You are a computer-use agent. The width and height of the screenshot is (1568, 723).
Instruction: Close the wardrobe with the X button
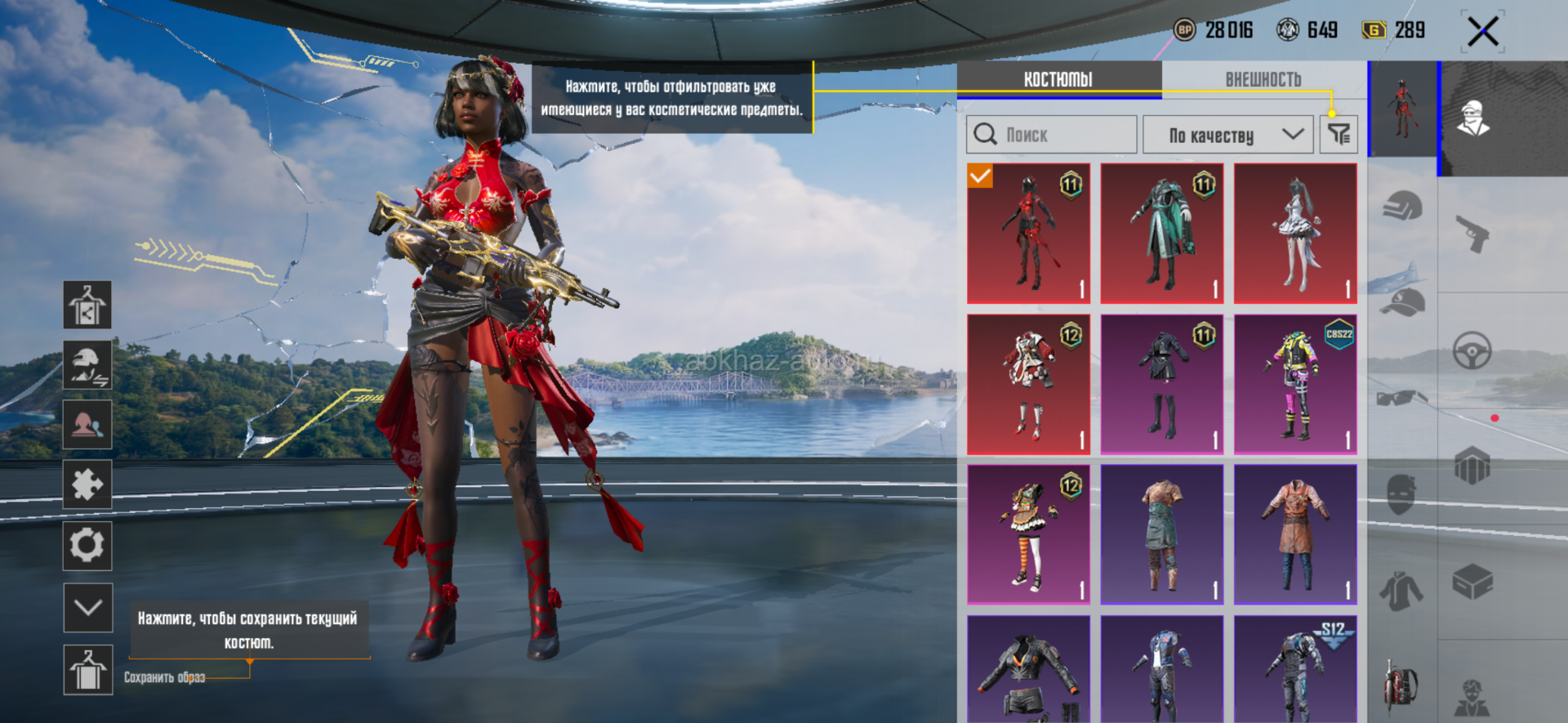pyautogui.click(x=1482, y=33)
